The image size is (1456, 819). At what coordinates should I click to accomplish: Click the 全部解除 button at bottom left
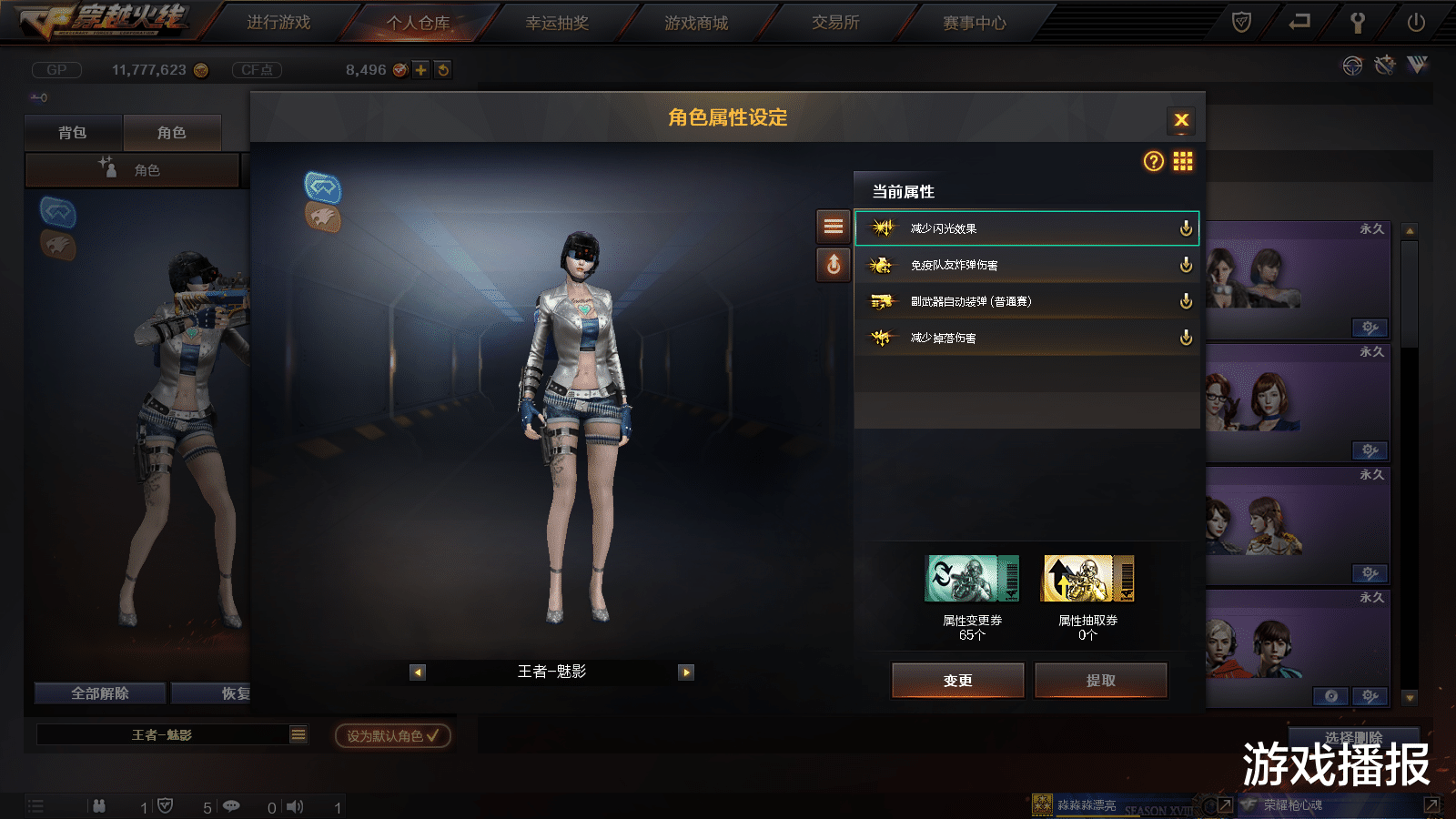coord(100,693)
